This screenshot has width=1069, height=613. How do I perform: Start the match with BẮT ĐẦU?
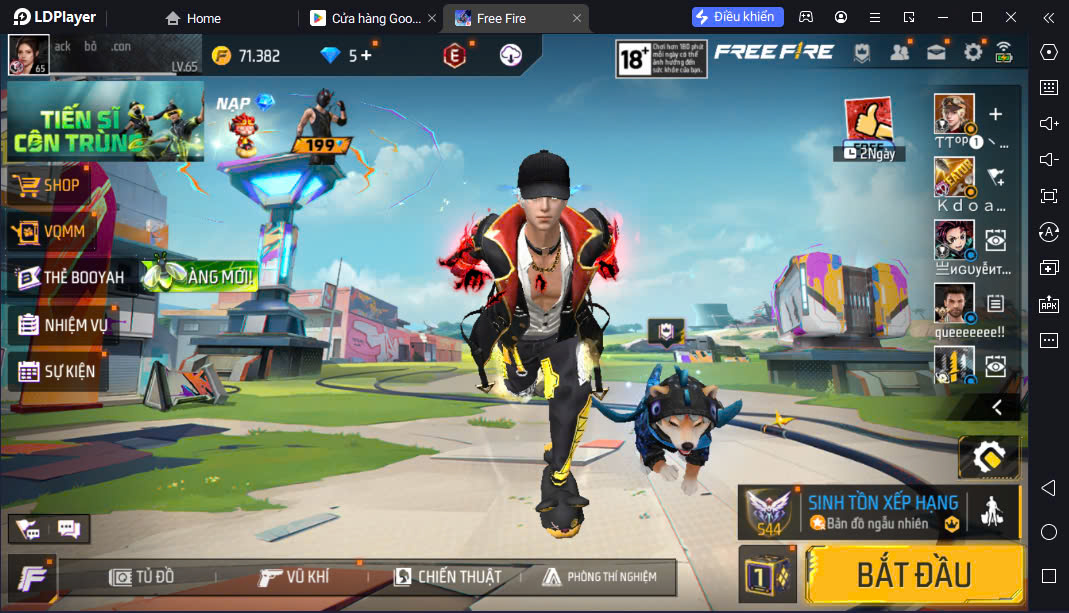913,574
